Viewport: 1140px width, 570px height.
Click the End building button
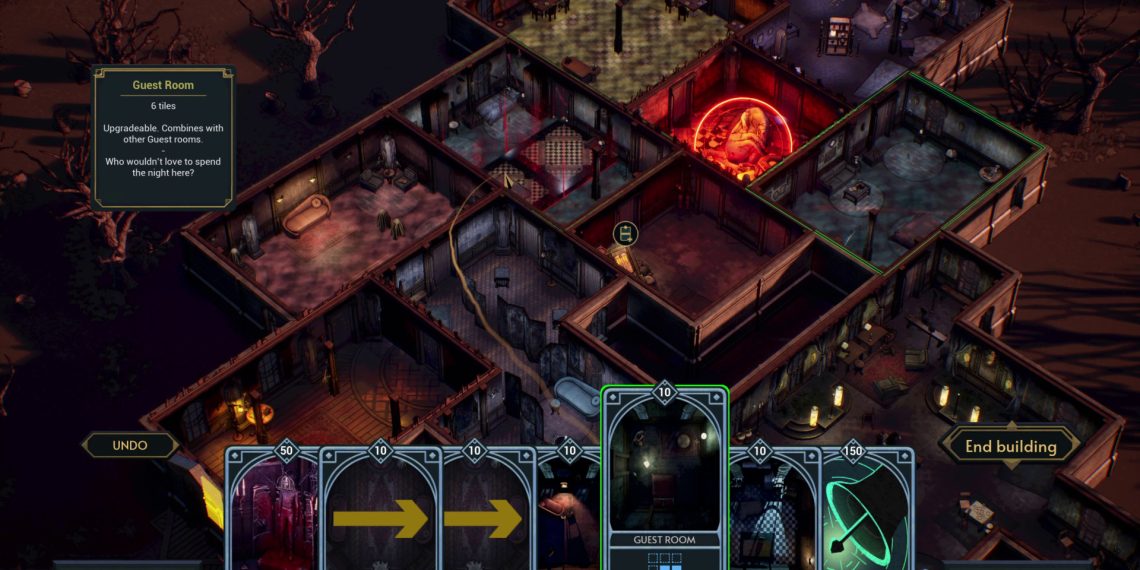coord(1010,446)
